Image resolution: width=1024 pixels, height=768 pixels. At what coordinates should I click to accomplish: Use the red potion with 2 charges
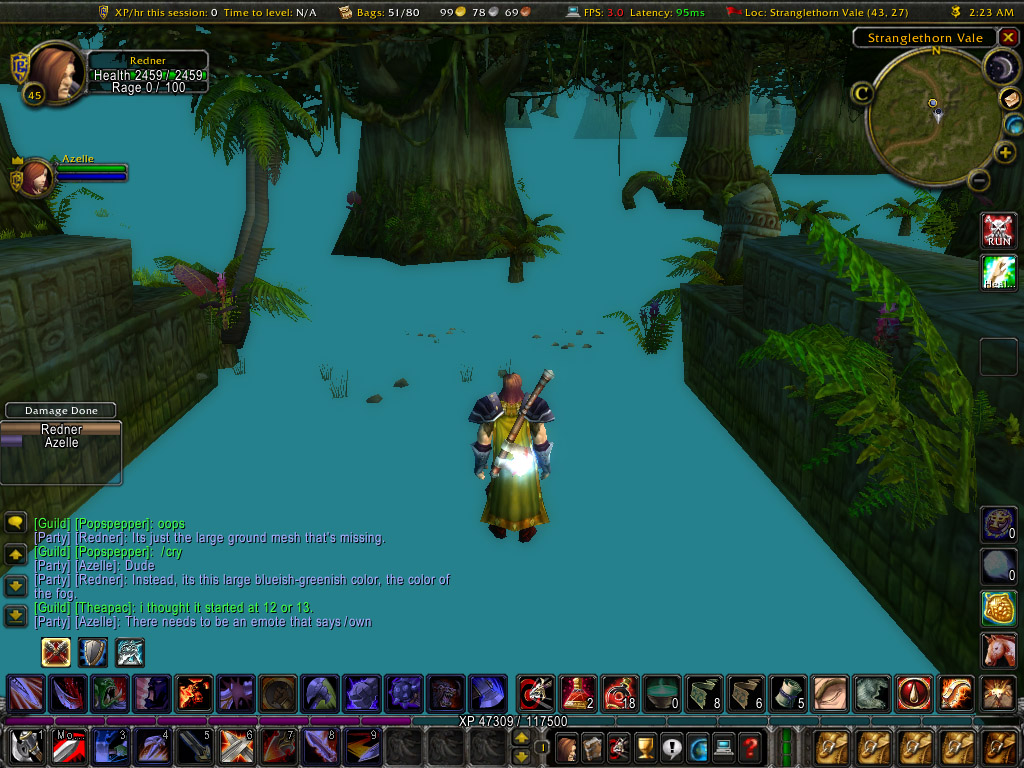(x=578, y=692)
